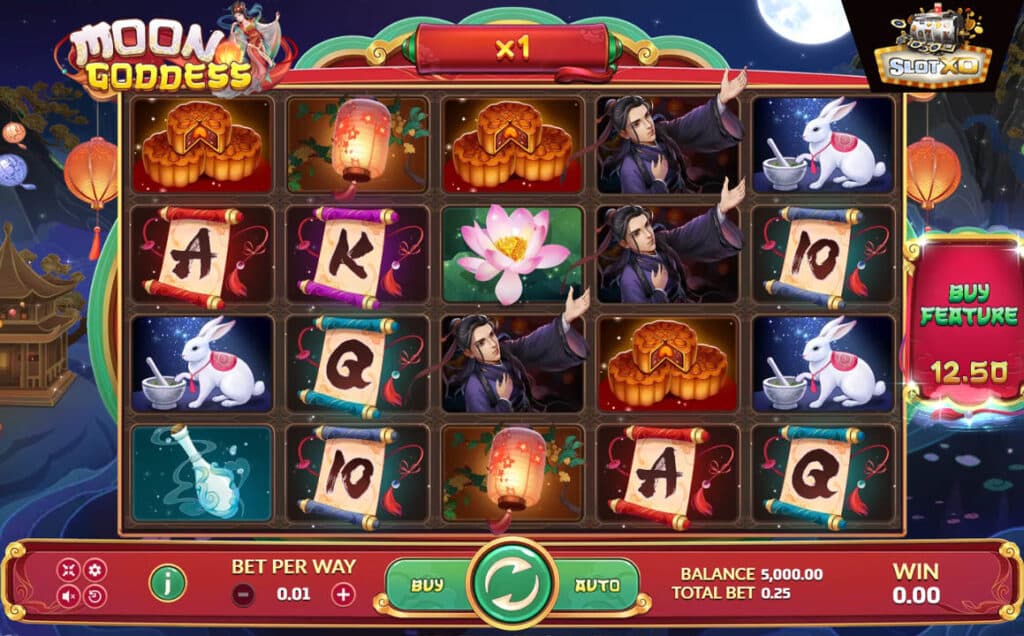The width and height of the screenshot is (1024, 636).
Task: Activate AUTO spin mode
Action: (597, 586)
